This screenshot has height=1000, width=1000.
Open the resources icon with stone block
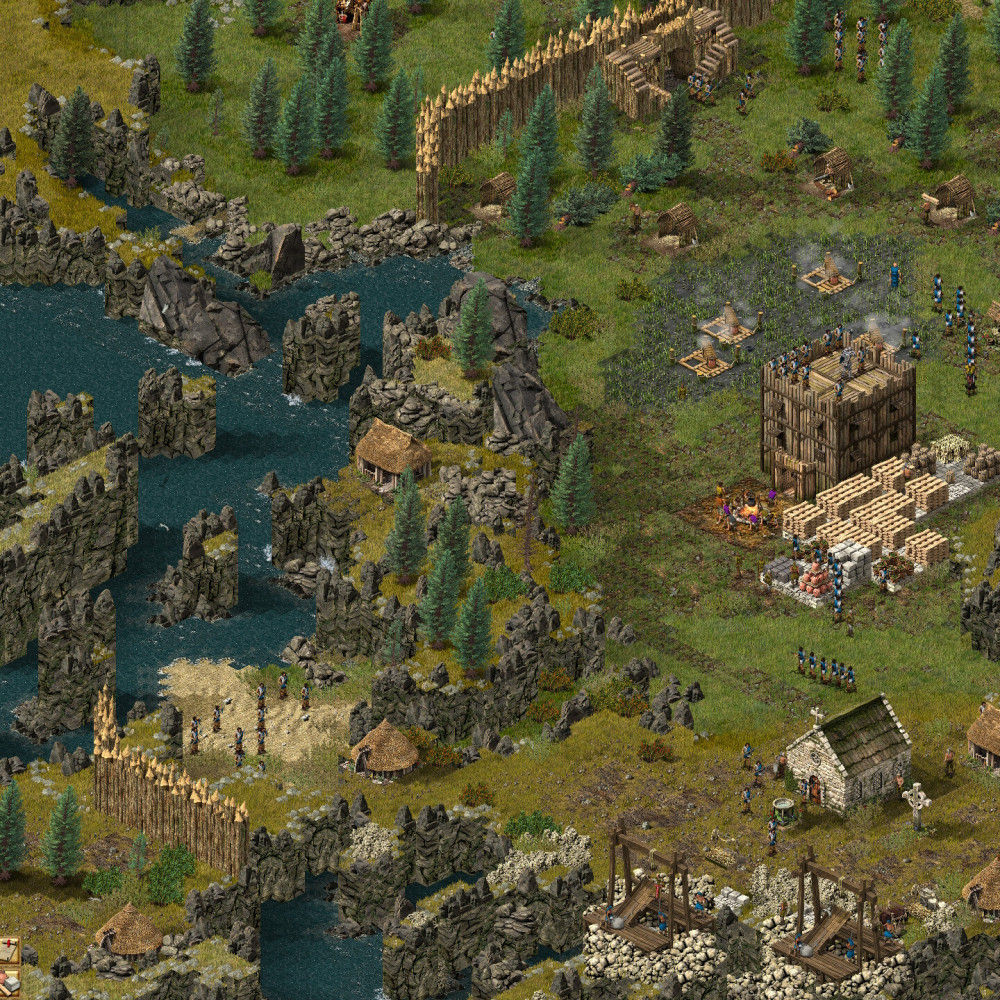8,981
